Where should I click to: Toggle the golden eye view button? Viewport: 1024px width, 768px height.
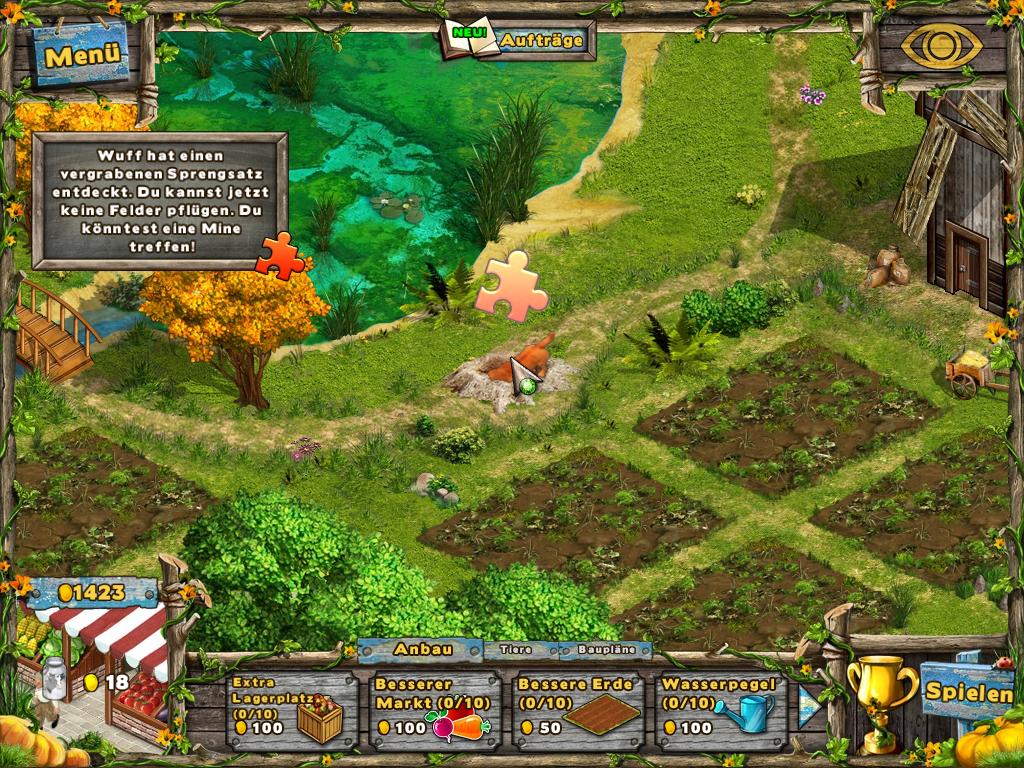940,46
